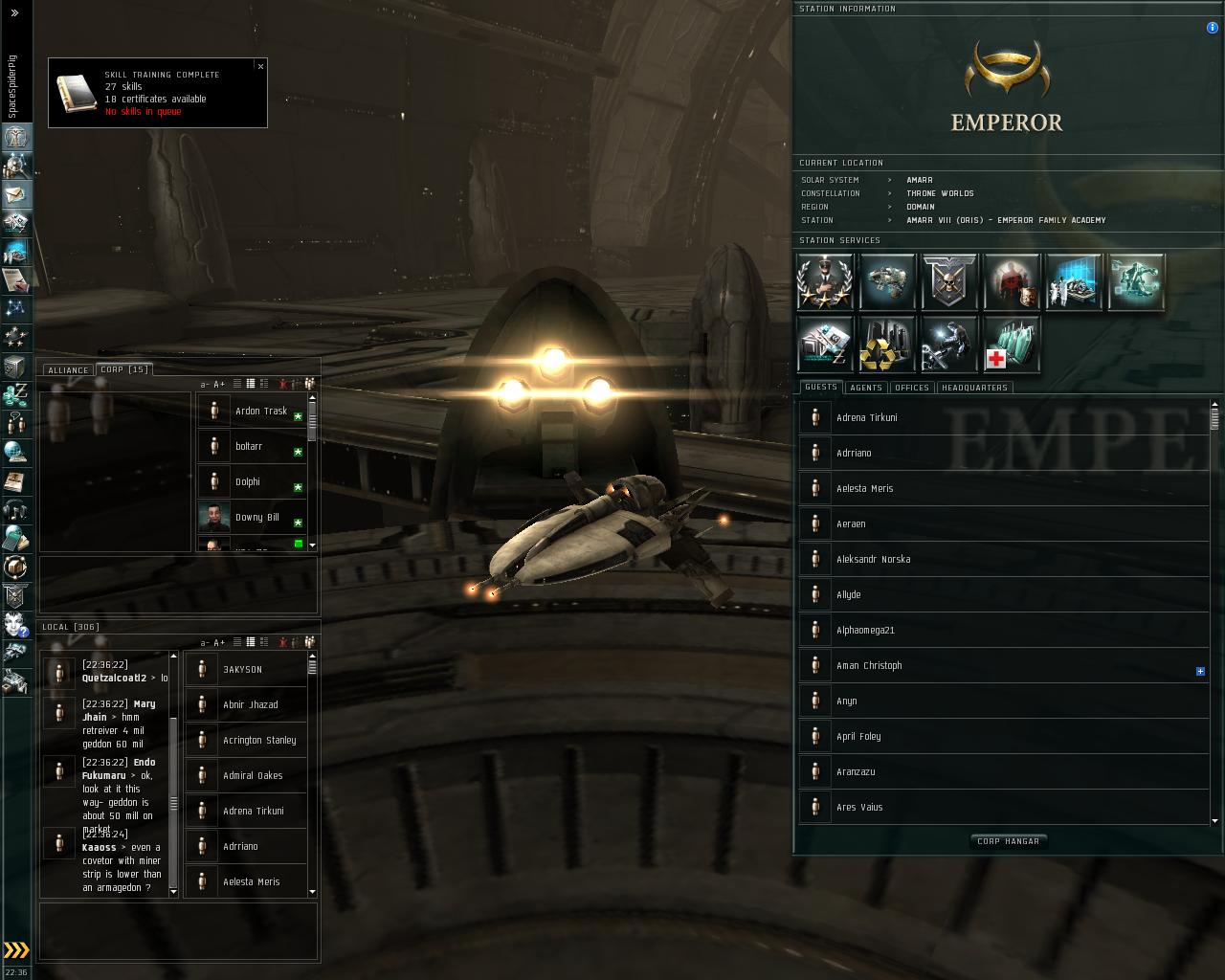This screenshot has height=980, width=1225.
Task: Open the Corp Hangar
Action: coord(1008,841)
